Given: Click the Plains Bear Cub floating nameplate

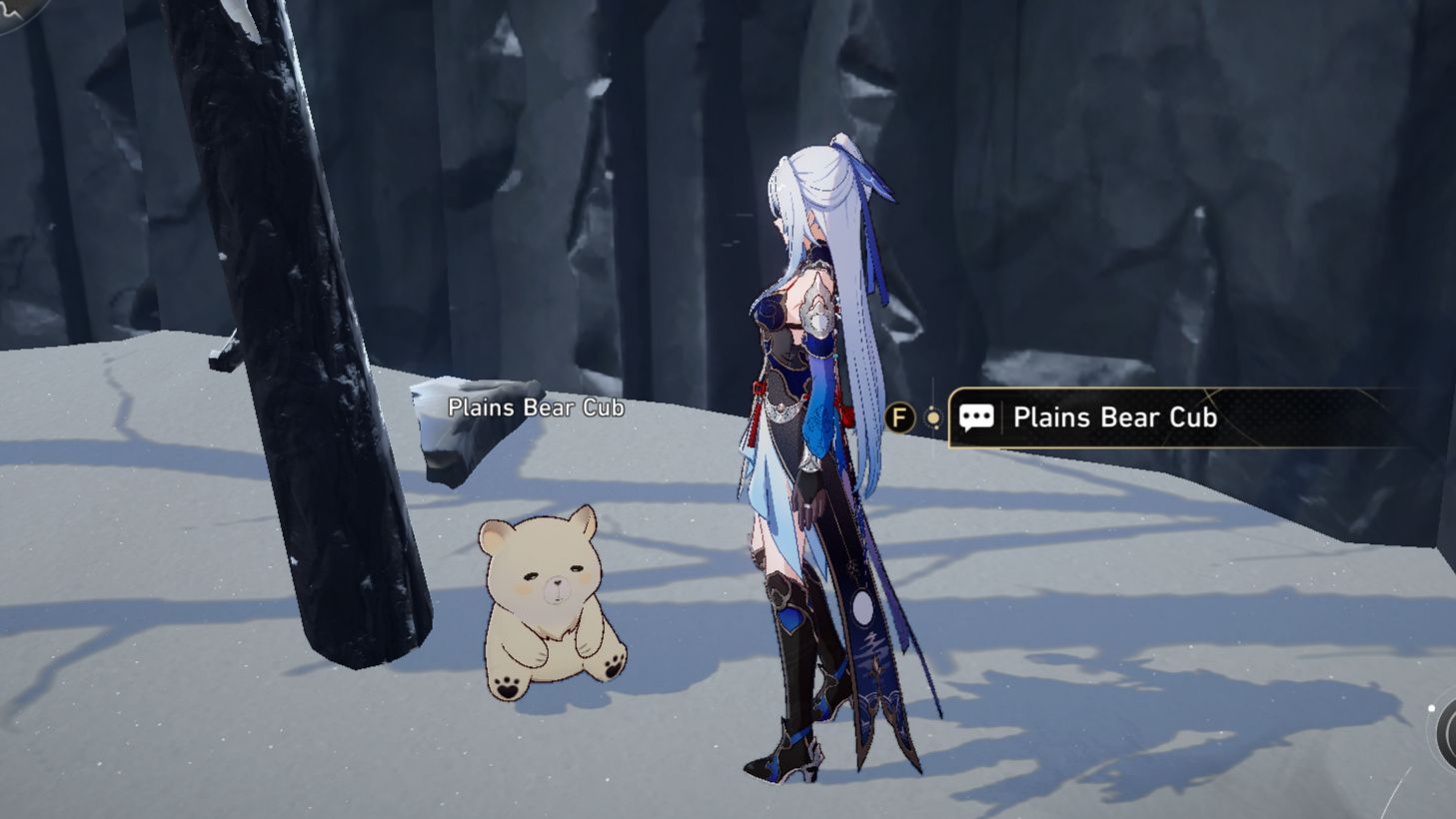Looking at the screenshot, I should click(538, 408).
